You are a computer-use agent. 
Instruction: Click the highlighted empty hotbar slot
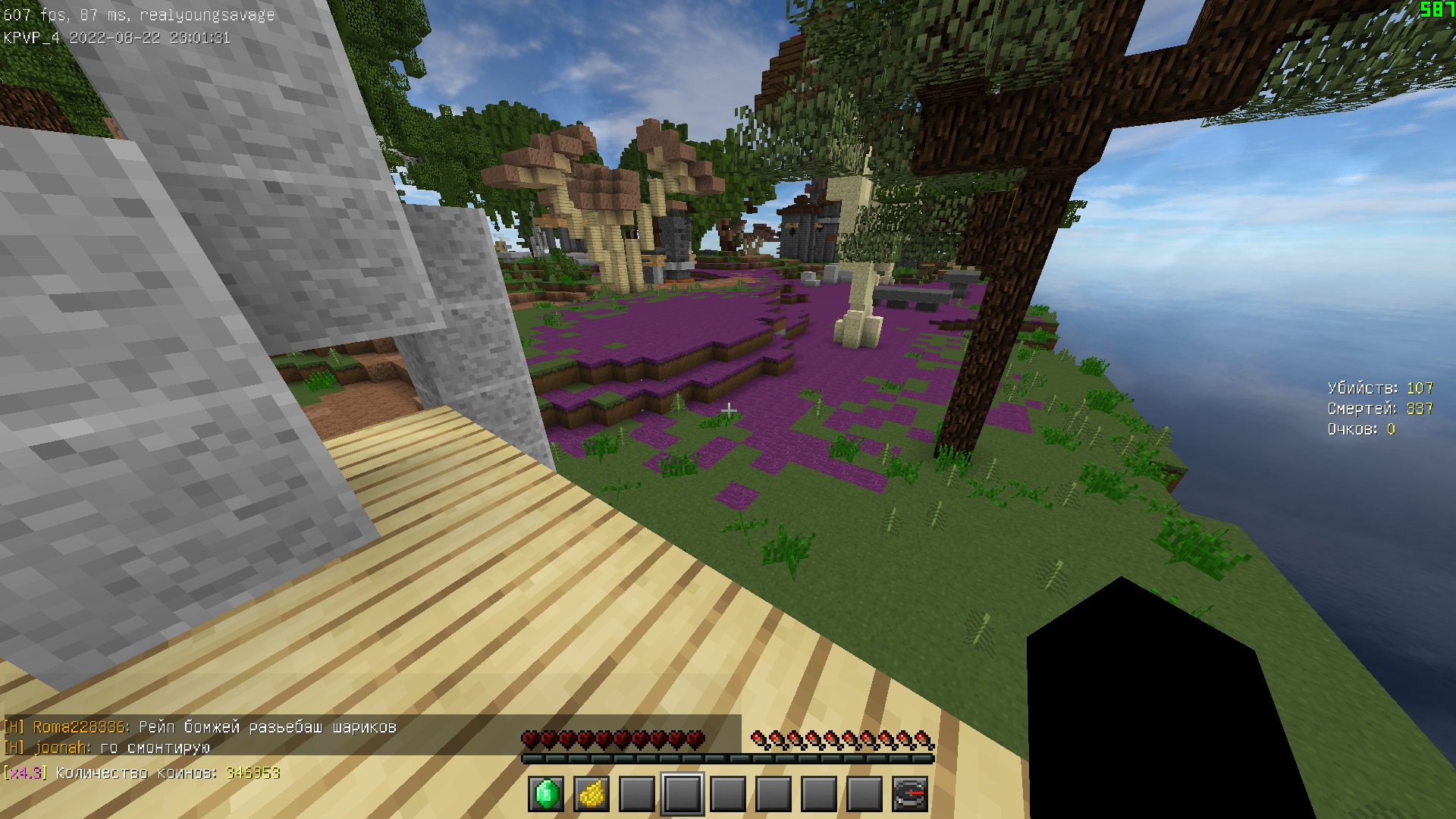(x=682, y=794)
